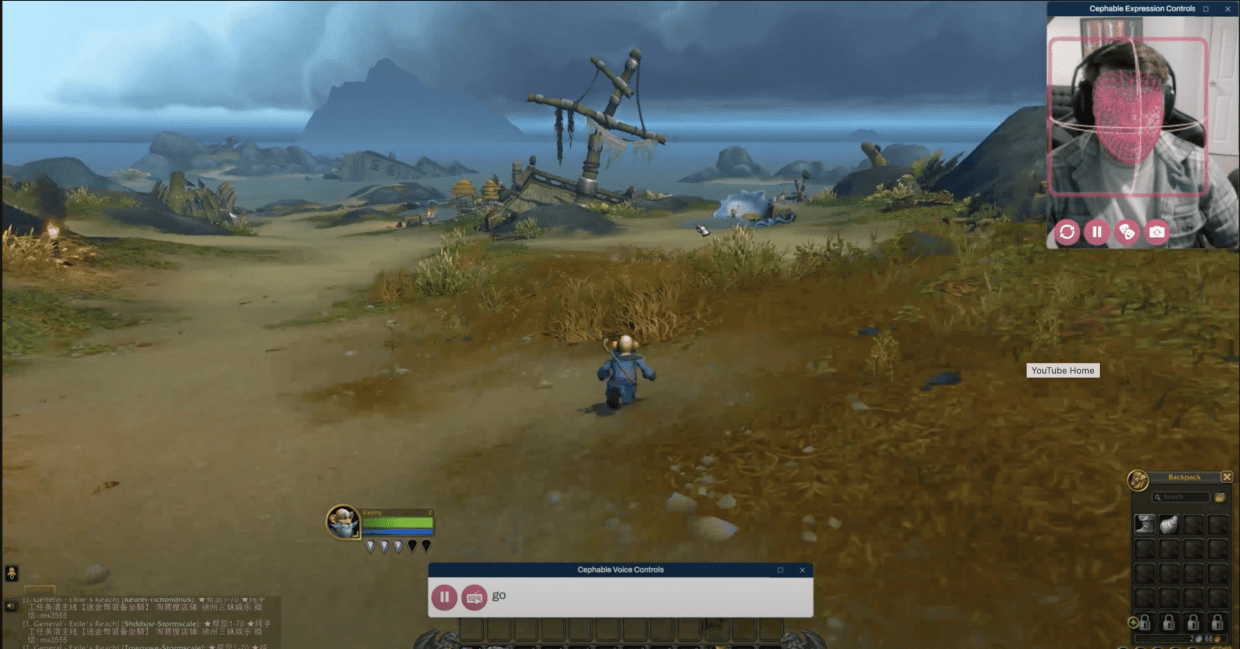
Task: Maximize the Cephable Expression Controls window
Action: 1206,9
